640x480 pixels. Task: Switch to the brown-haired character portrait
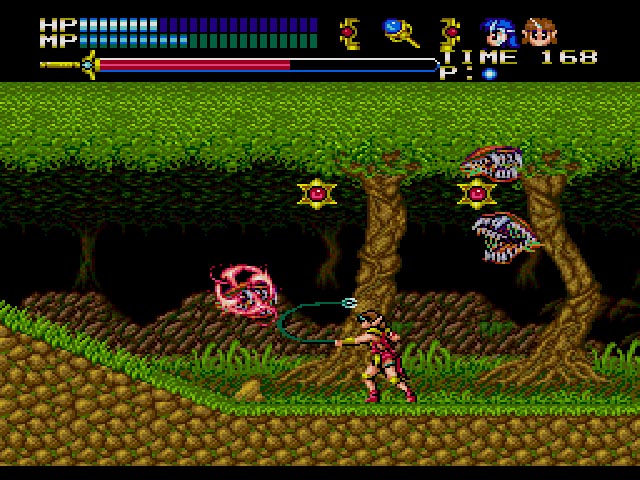pyautogui.click(x=540, y=33)
